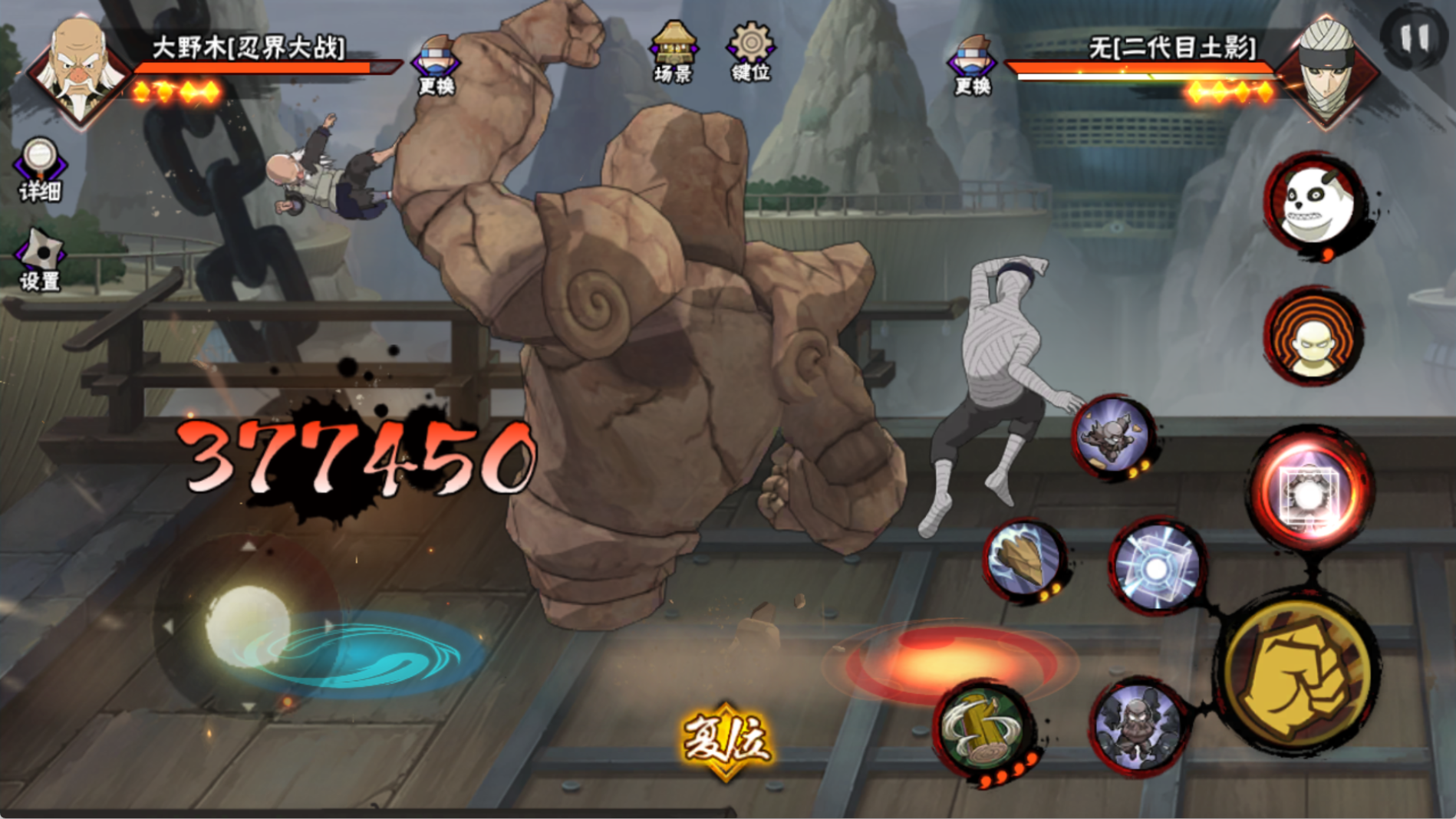This screenshot has height=819, width=1456.
Task: Tap the virtual joystick knob
Action: tap(247, 625)
